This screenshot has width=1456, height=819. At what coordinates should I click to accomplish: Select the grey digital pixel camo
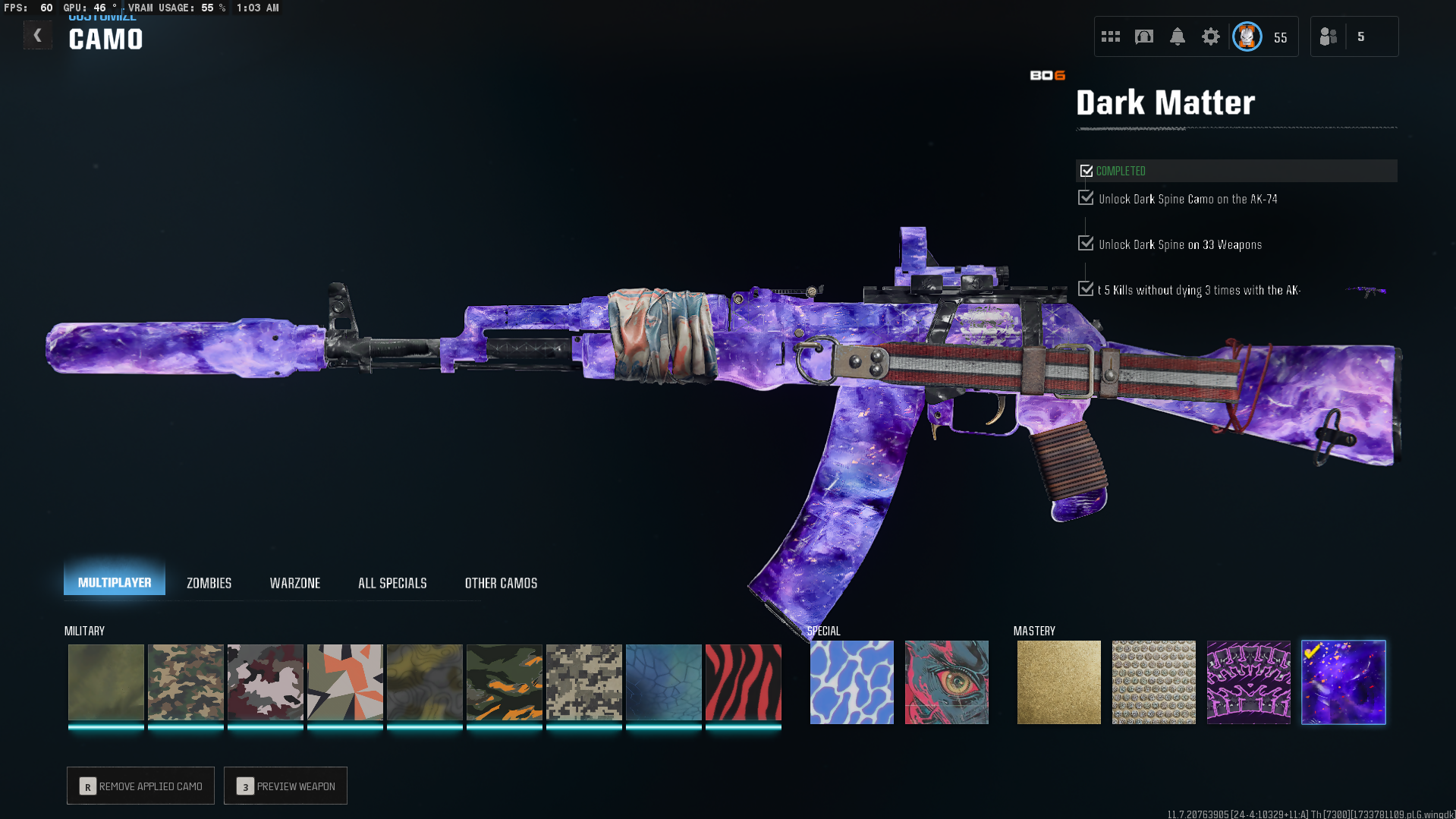pos(583,682)
